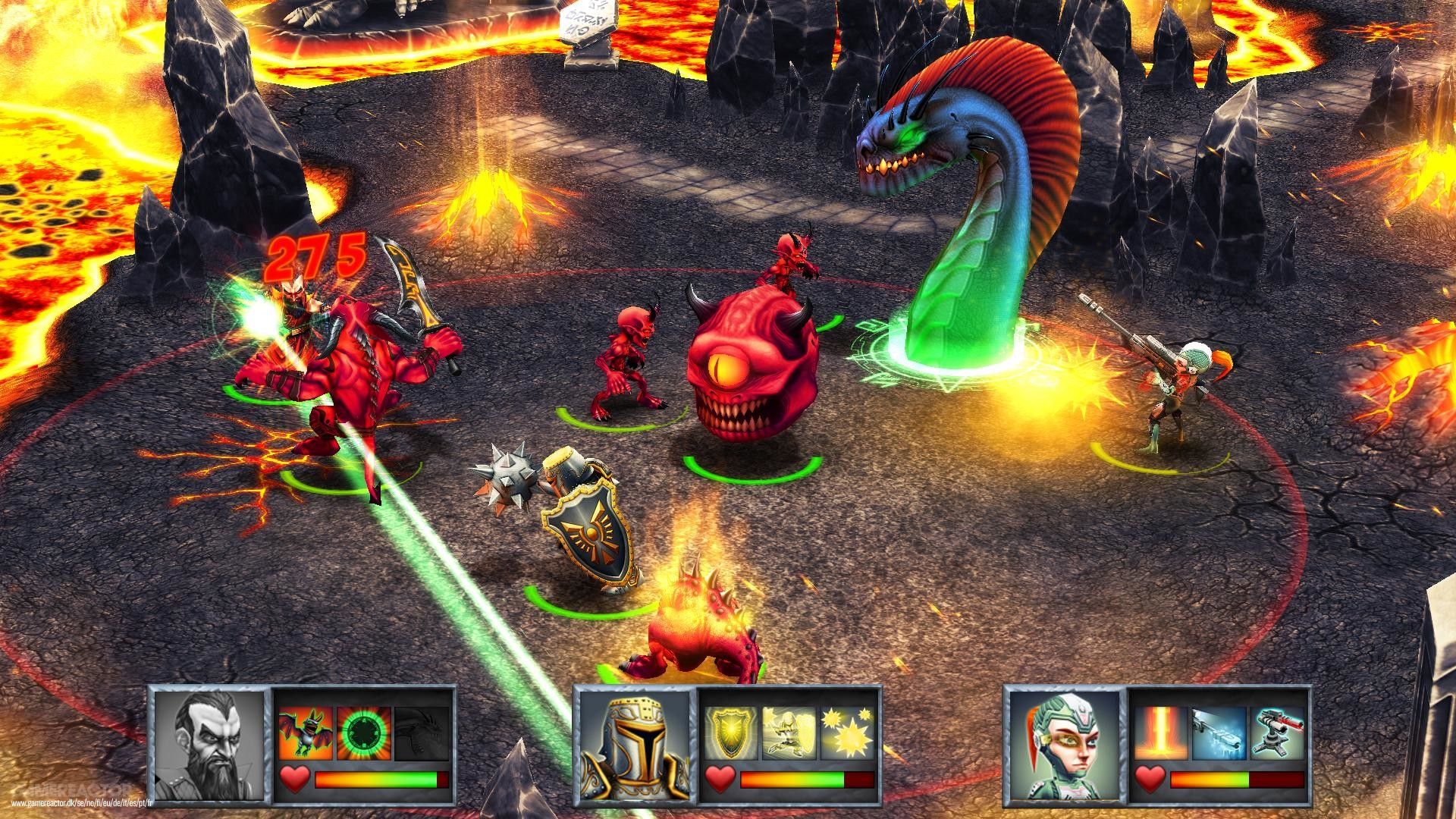Activate the green aura ability
The height and width of the screenshot is (819, 1456).
tap(362, 732)
